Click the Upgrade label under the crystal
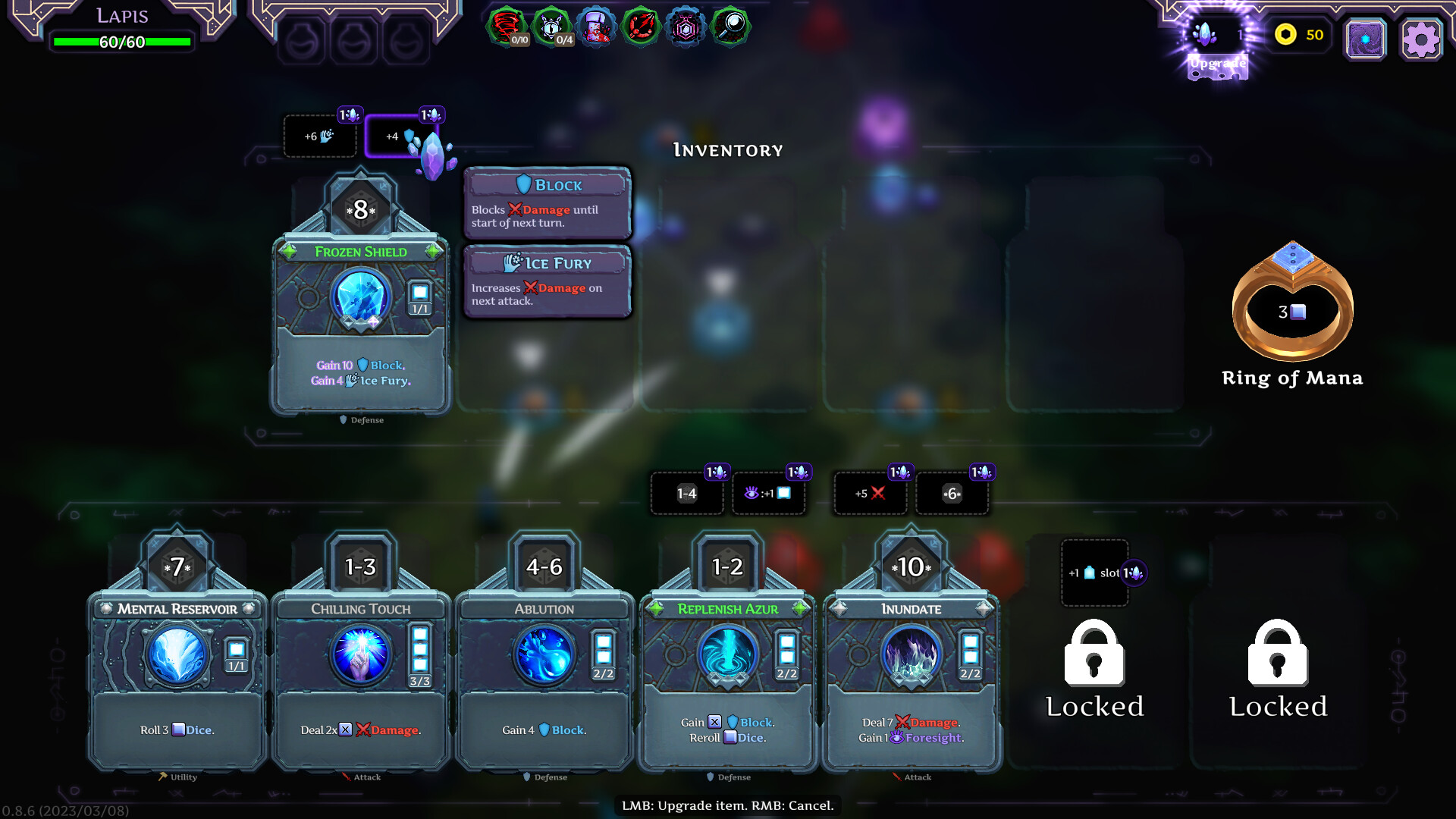This screenshot has width=1456, height=819. pyautogui.click(x=1216, y=65)
